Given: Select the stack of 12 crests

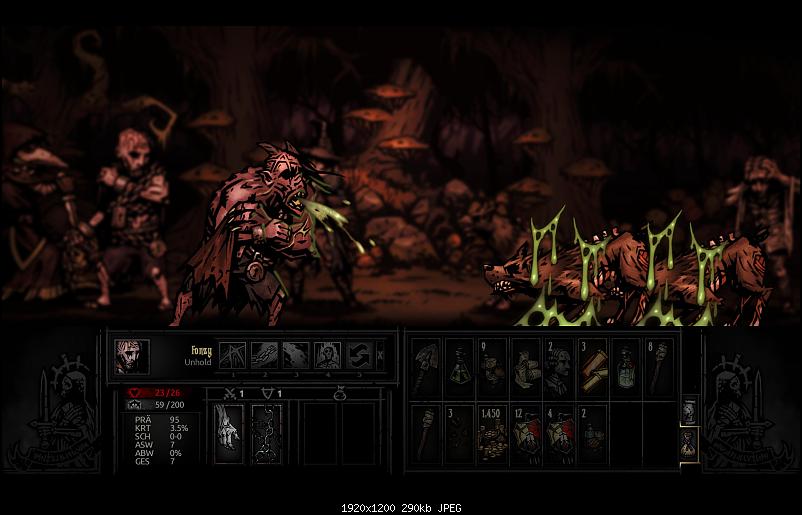Looking at the screenshot, I should coord(525,435).
